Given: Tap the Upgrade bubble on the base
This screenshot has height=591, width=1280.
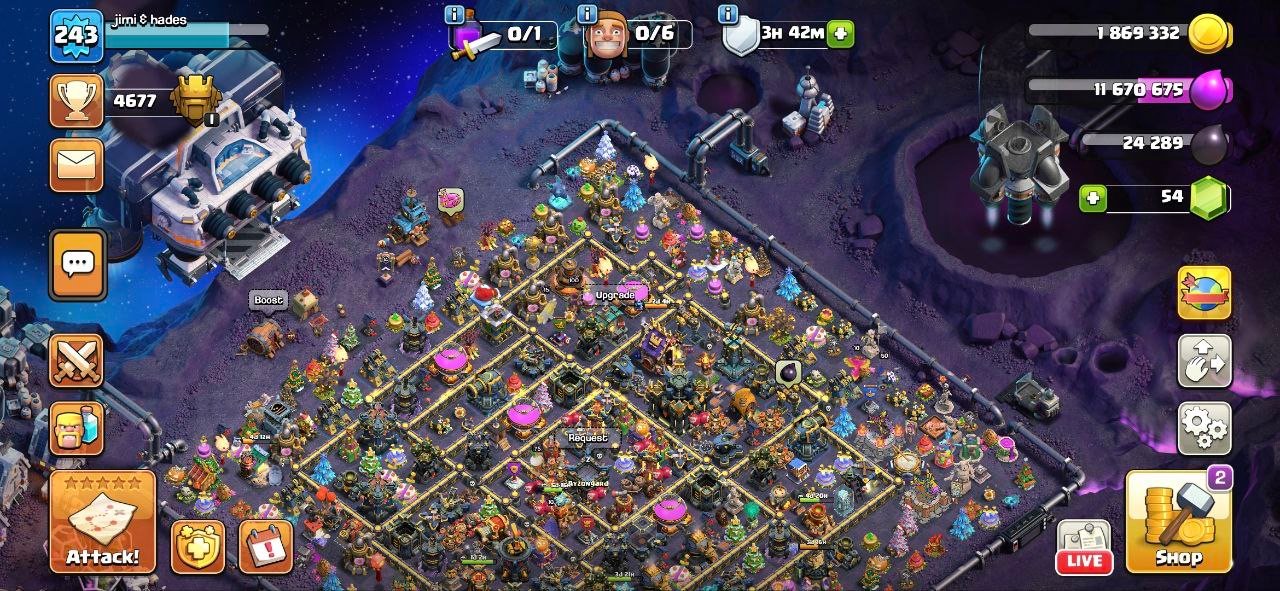Looking at the screenshot, I should click(614, 296).
